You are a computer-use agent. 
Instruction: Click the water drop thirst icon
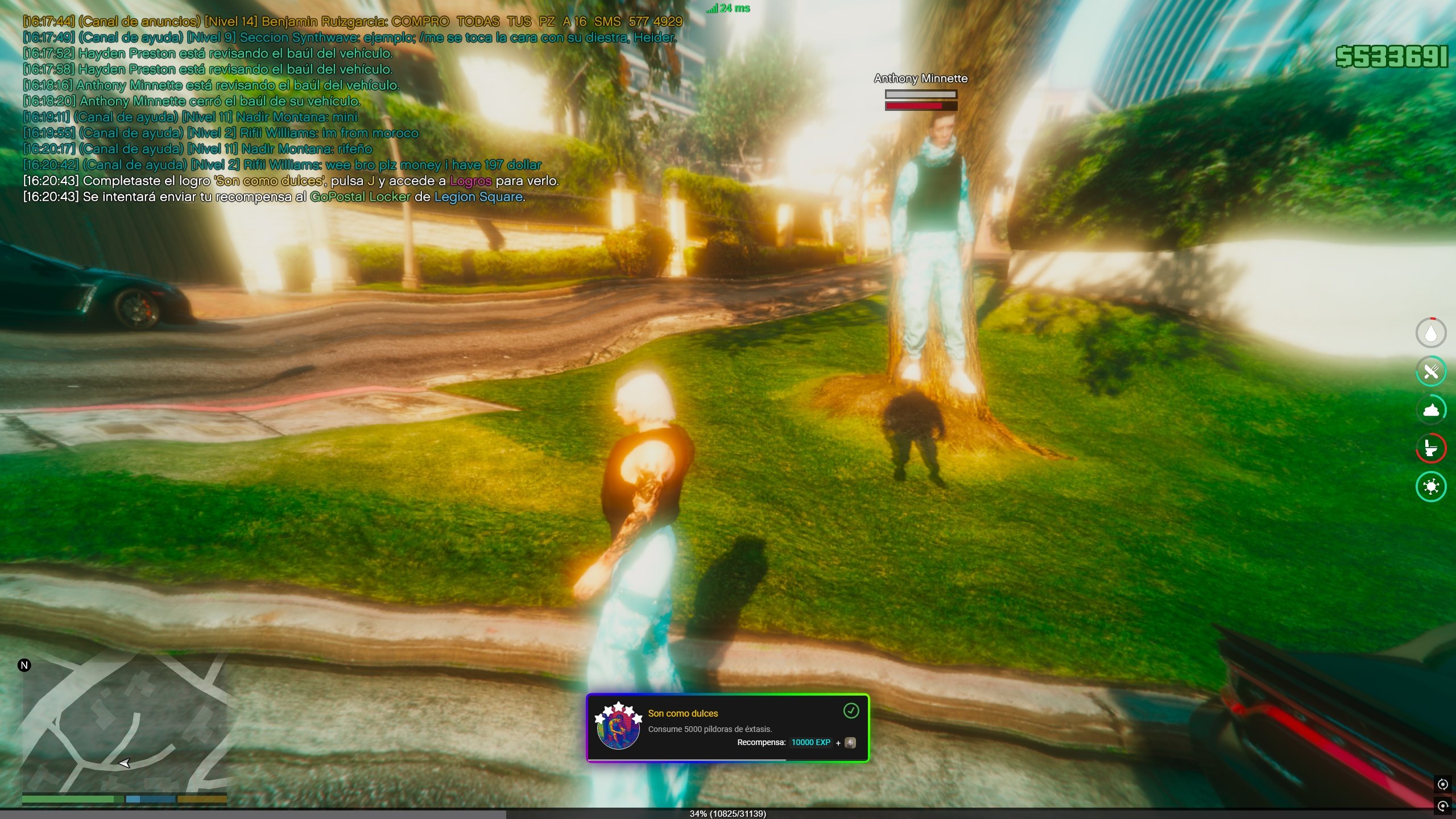click(1430, 333)
